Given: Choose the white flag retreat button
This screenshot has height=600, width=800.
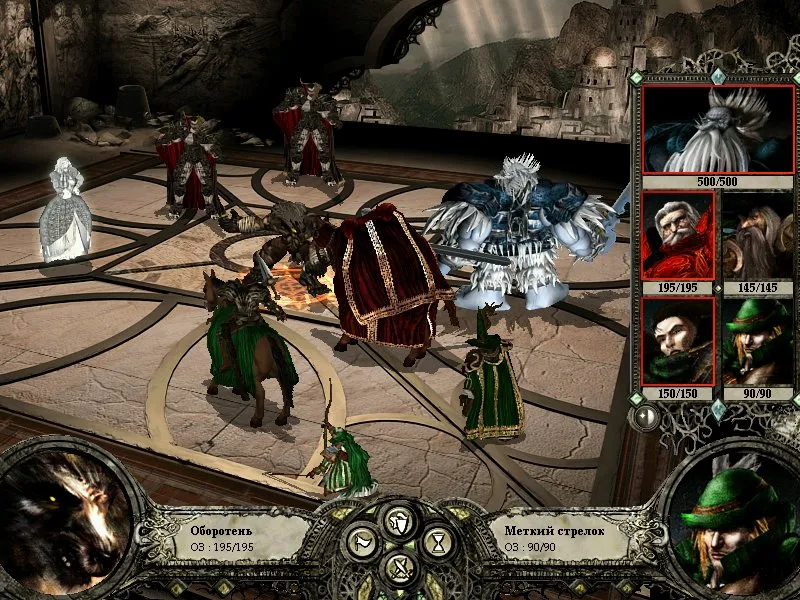Looking at the screenshot, I should (x=360, y=544).
